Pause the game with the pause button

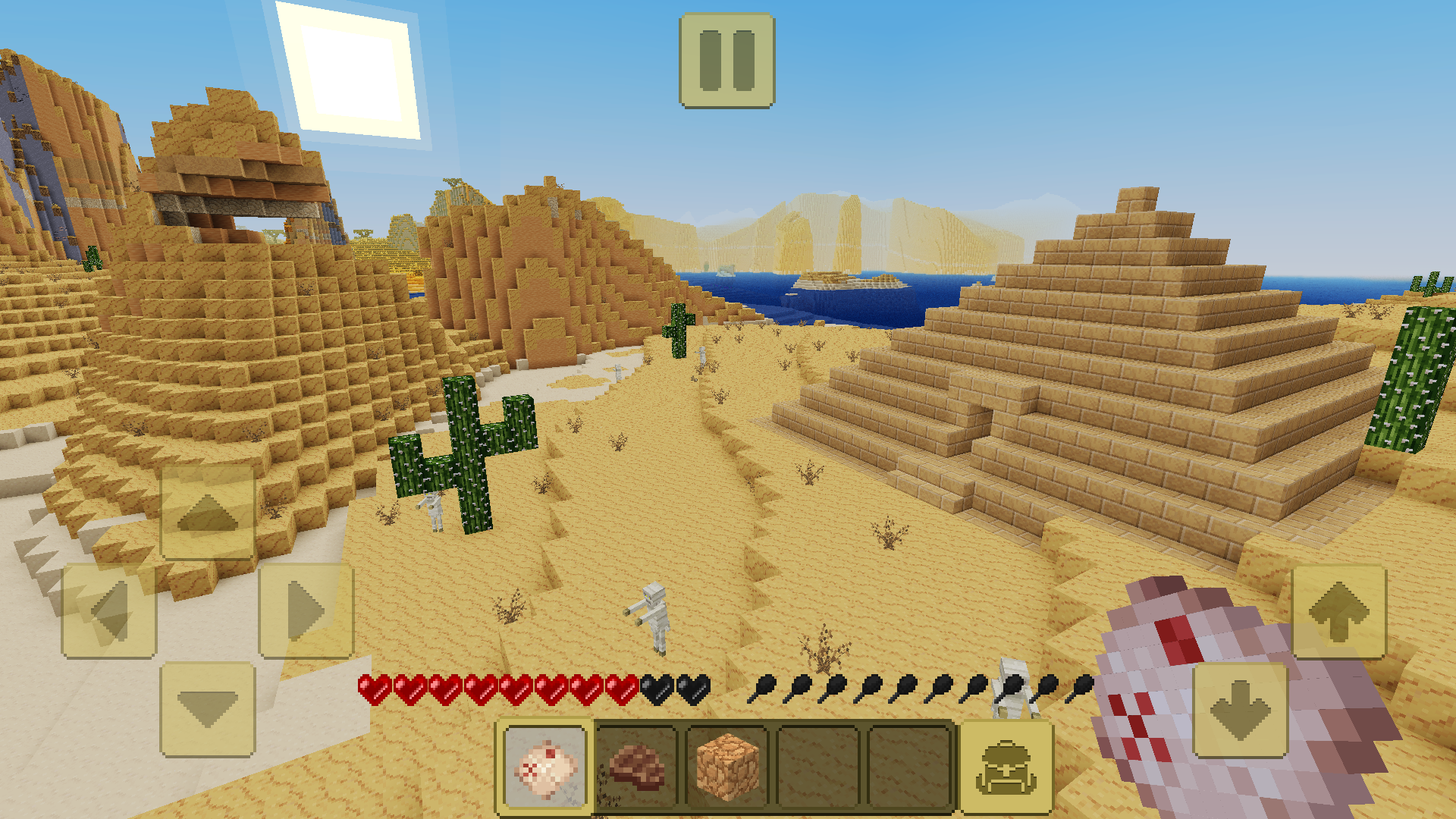point(726,61)
